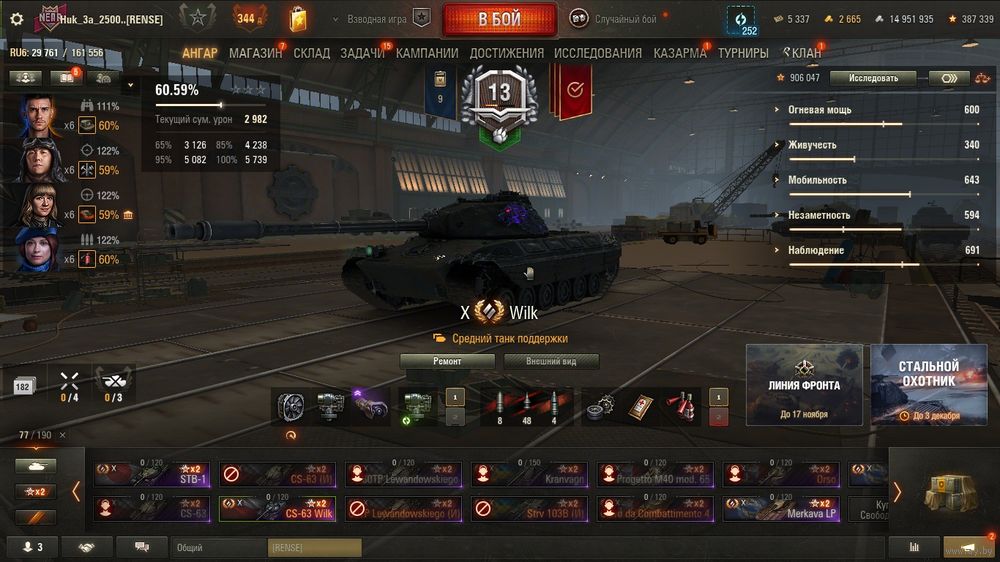The width and height of the screenshot is (1000, 562).
Task: Open the Внешний вид customization
Action: (551, 361)
